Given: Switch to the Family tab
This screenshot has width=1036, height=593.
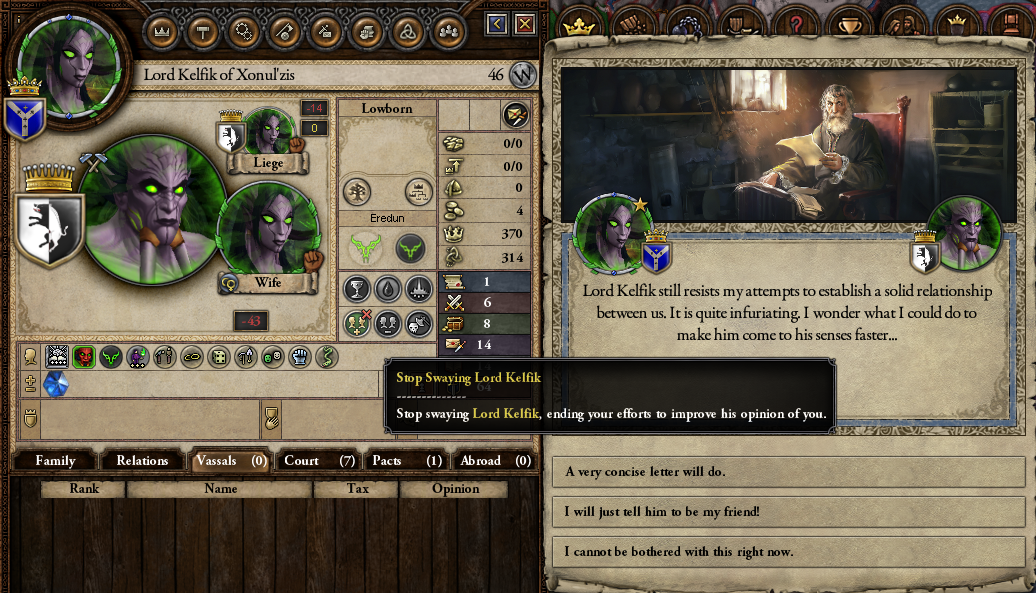Looking at the screenshot, I should coord(56,460).
